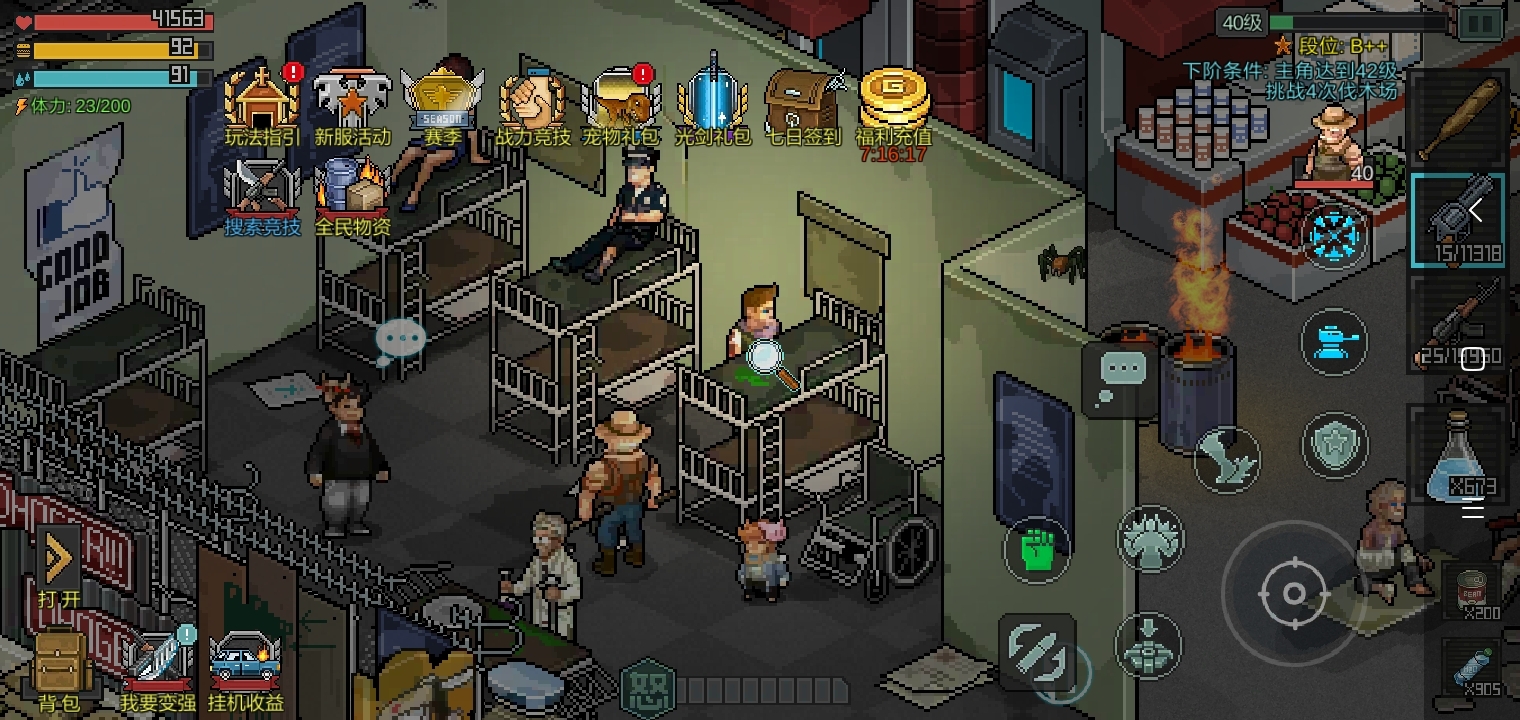Screen dimensions: 1520x720
Task: Open the 福利充值 gold coin recharge
Action: tap(894, 102)
